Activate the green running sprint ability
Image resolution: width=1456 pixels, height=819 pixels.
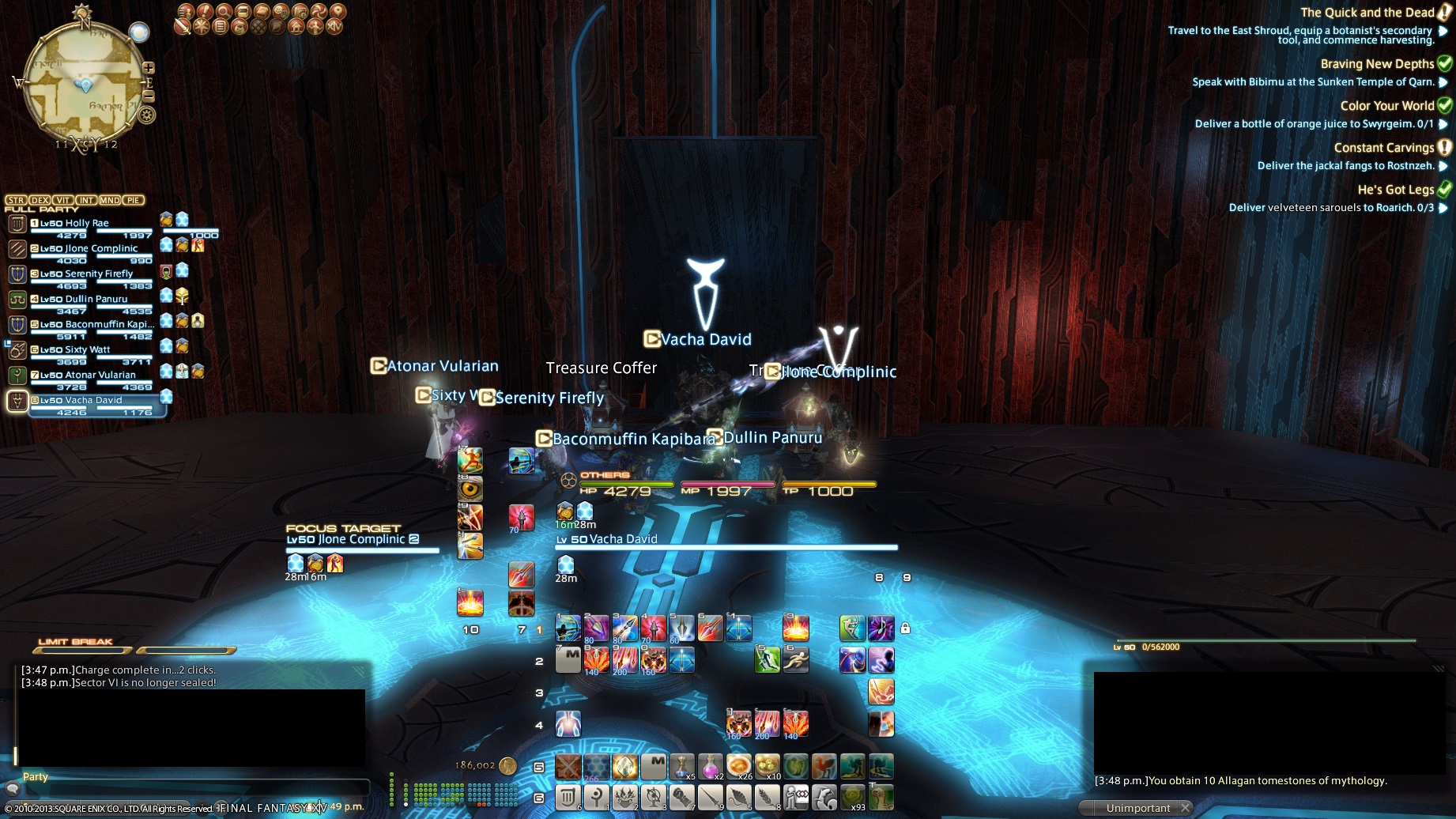(x=767, y=659)
